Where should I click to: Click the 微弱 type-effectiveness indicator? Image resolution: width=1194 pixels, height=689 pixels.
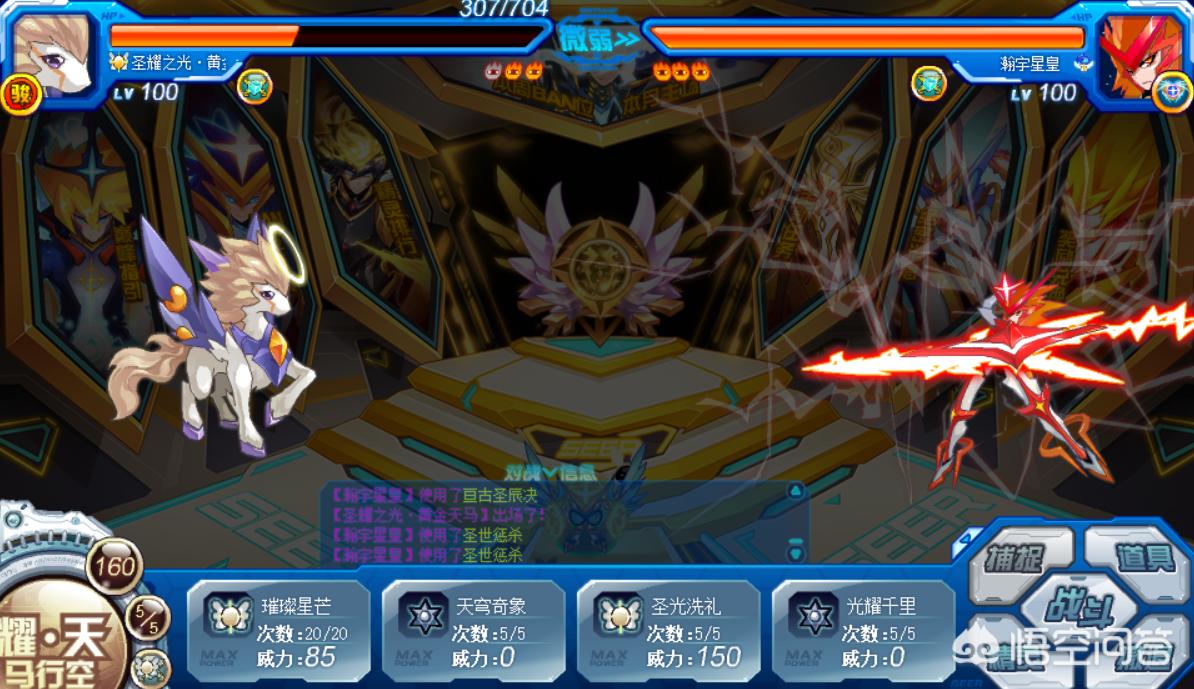click(597, 39)
